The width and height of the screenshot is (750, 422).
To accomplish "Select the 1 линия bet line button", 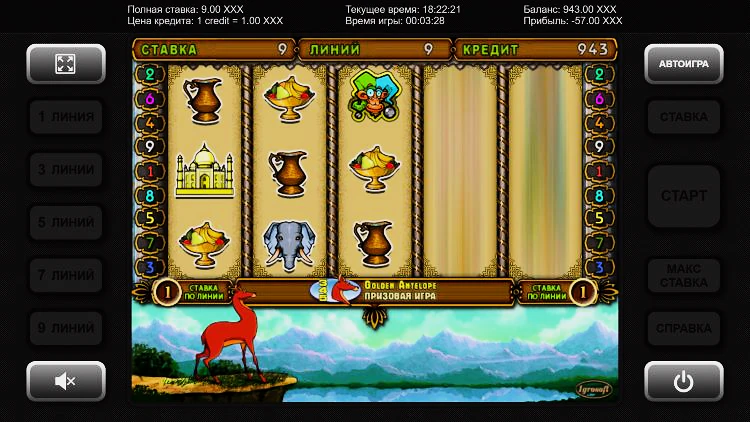I will coord(66,117).
